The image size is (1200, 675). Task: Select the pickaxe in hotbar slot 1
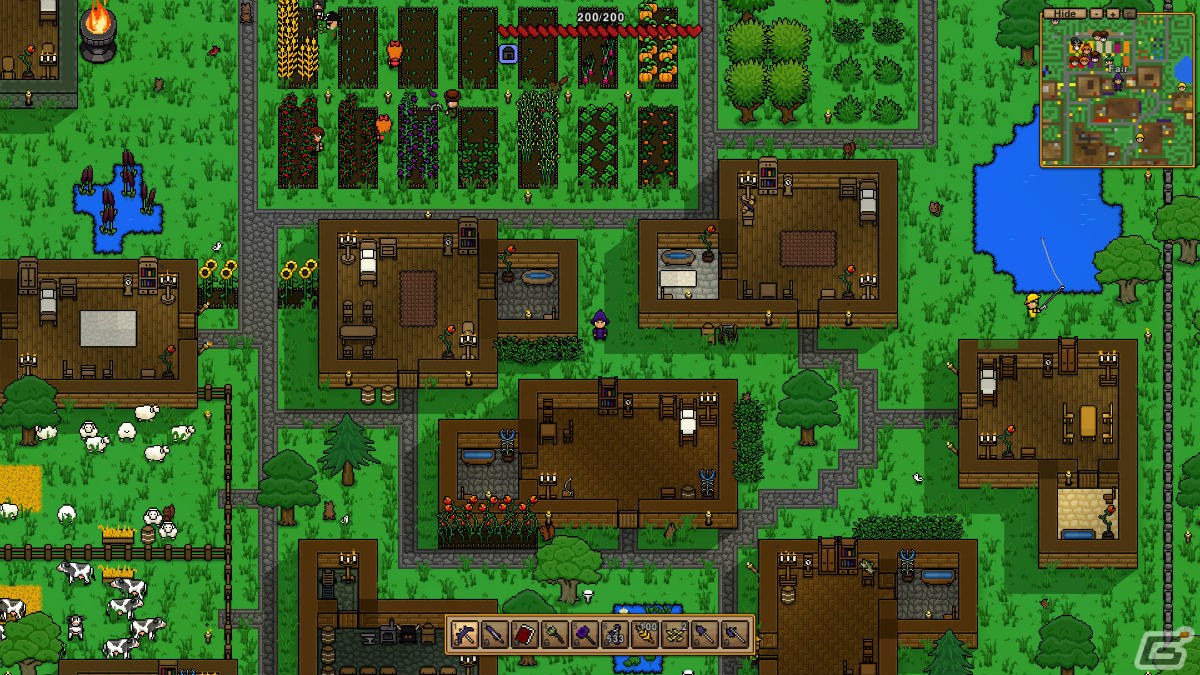tap(464, 634)
